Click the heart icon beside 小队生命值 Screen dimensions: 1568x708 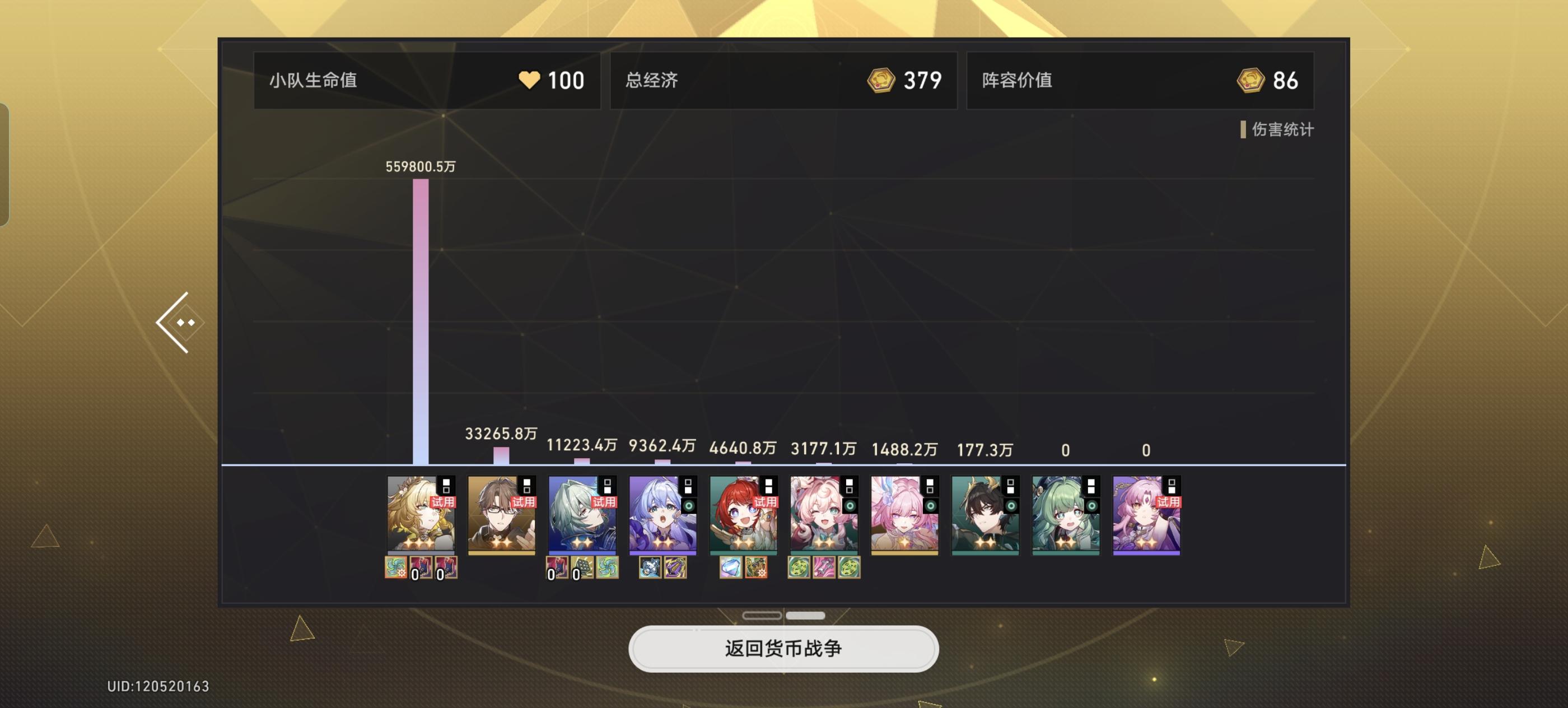531,80
